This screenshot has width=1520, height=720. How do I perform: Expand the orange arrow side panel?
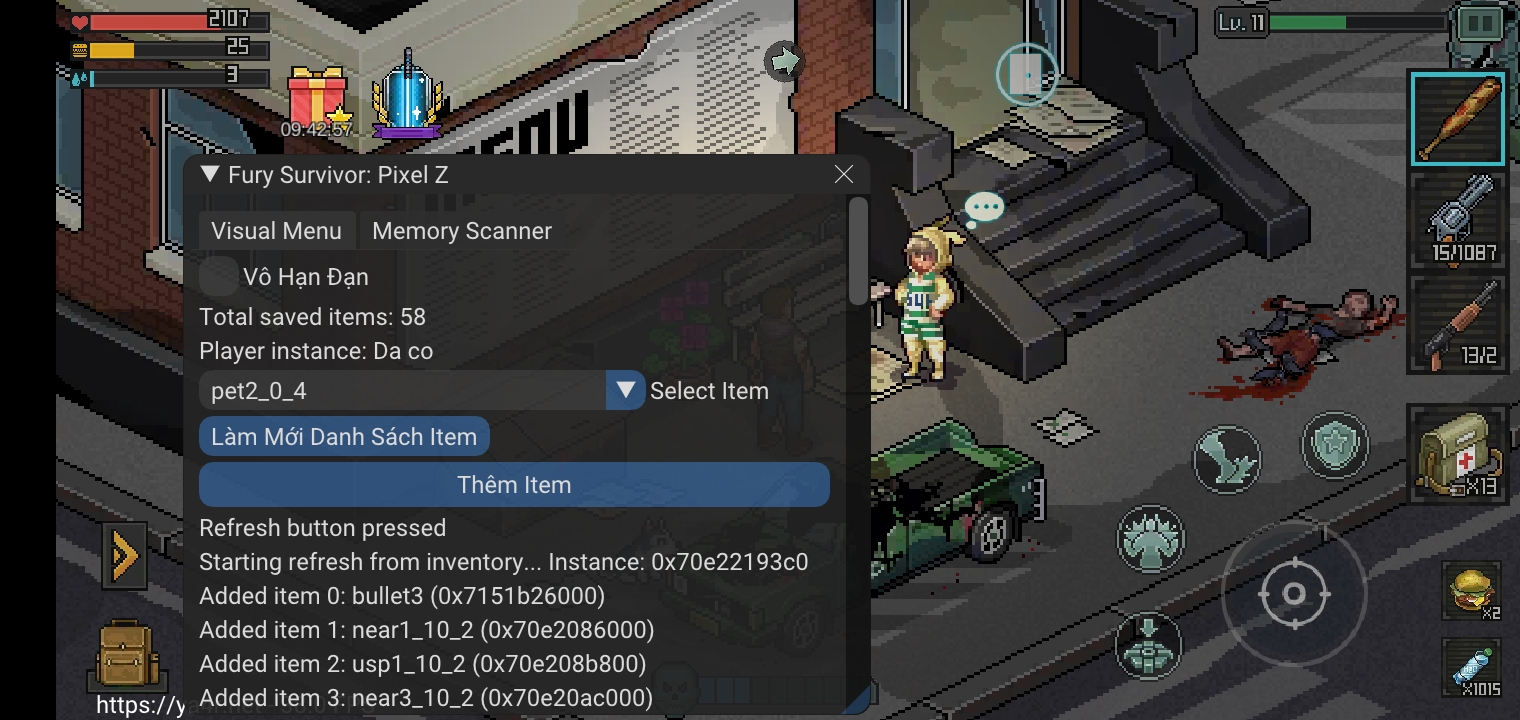pyautogui.click(x=124, y=556)
